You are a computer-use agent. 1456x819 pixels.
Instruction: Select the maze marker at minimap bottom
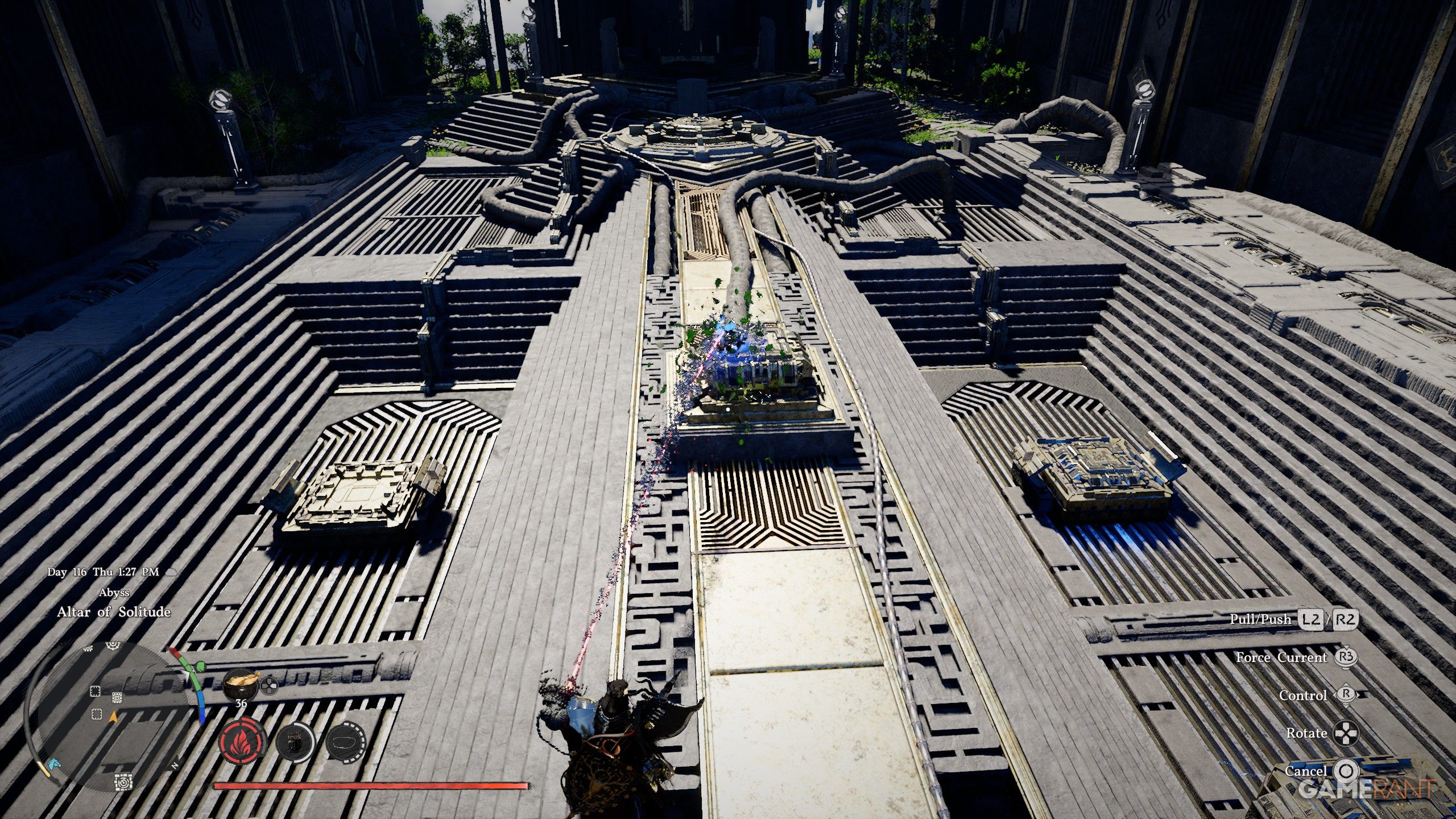pyautogui.click(x=123, y=783)
